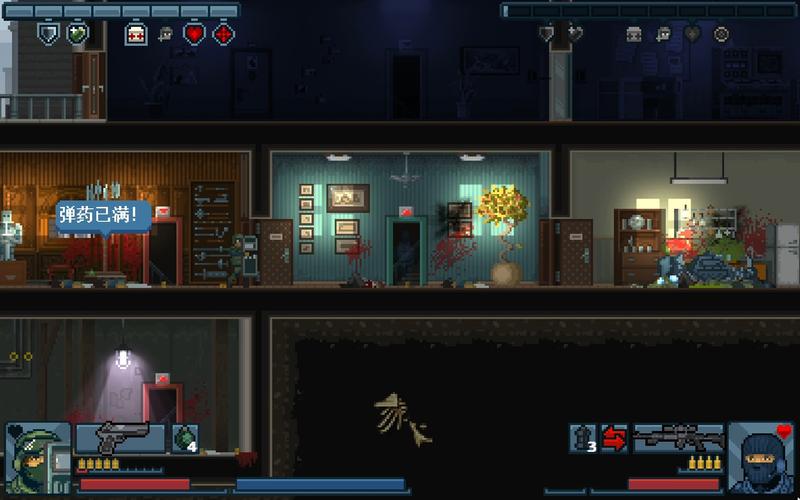Click the green shield upgrade icon
The height and width of the screenshot is (500, 800).
point(77,34)
